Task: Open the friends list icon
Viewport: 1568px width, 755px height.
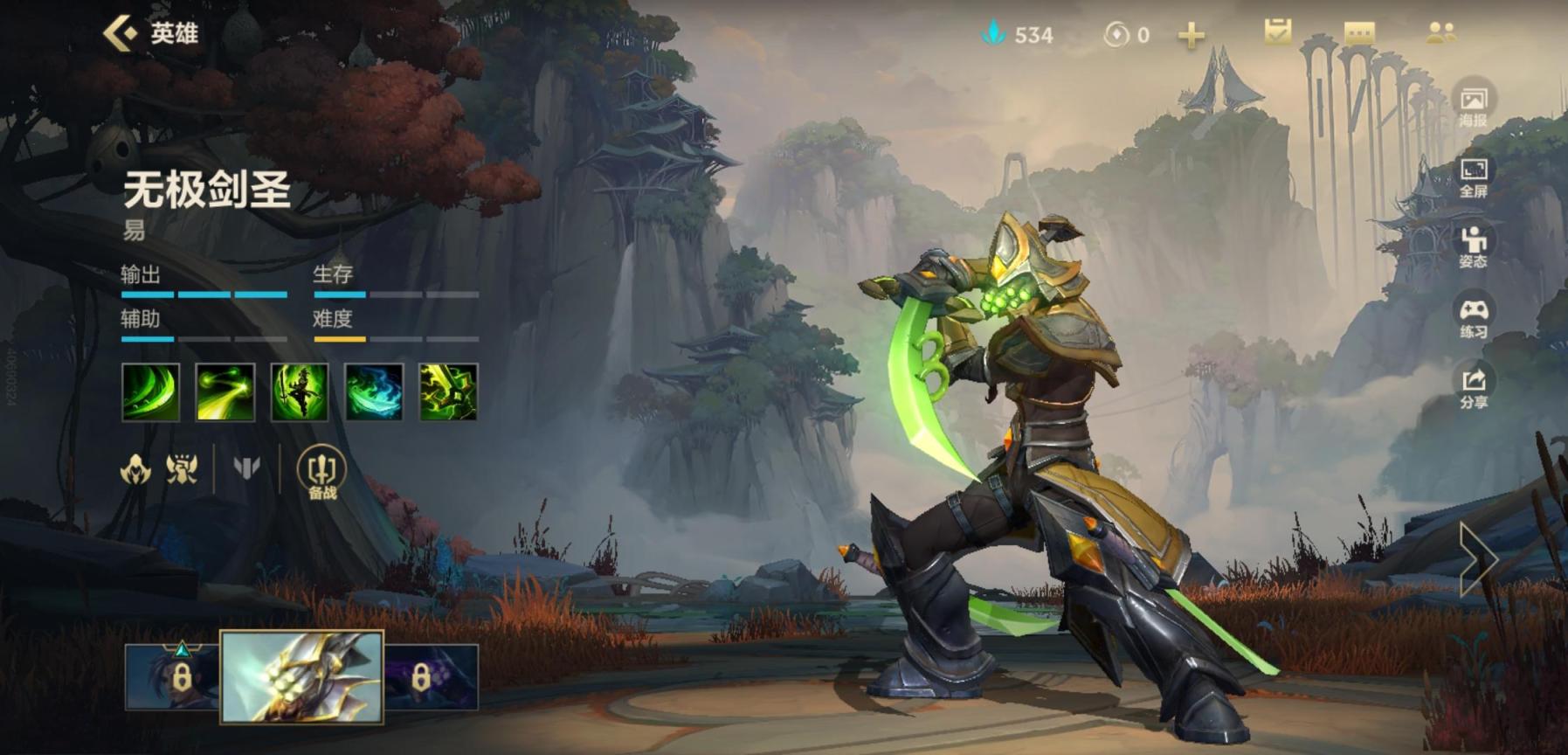Action: click(1440, 33)
